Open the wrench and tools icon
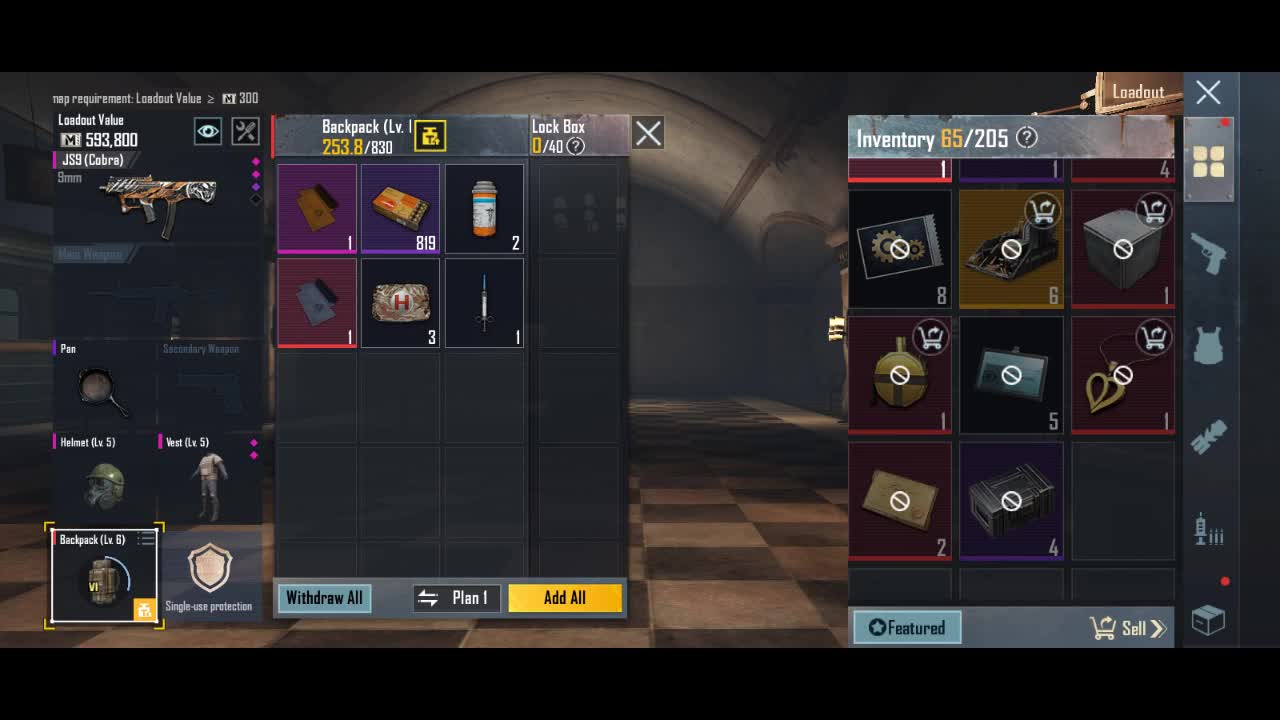 pos(245,131)
